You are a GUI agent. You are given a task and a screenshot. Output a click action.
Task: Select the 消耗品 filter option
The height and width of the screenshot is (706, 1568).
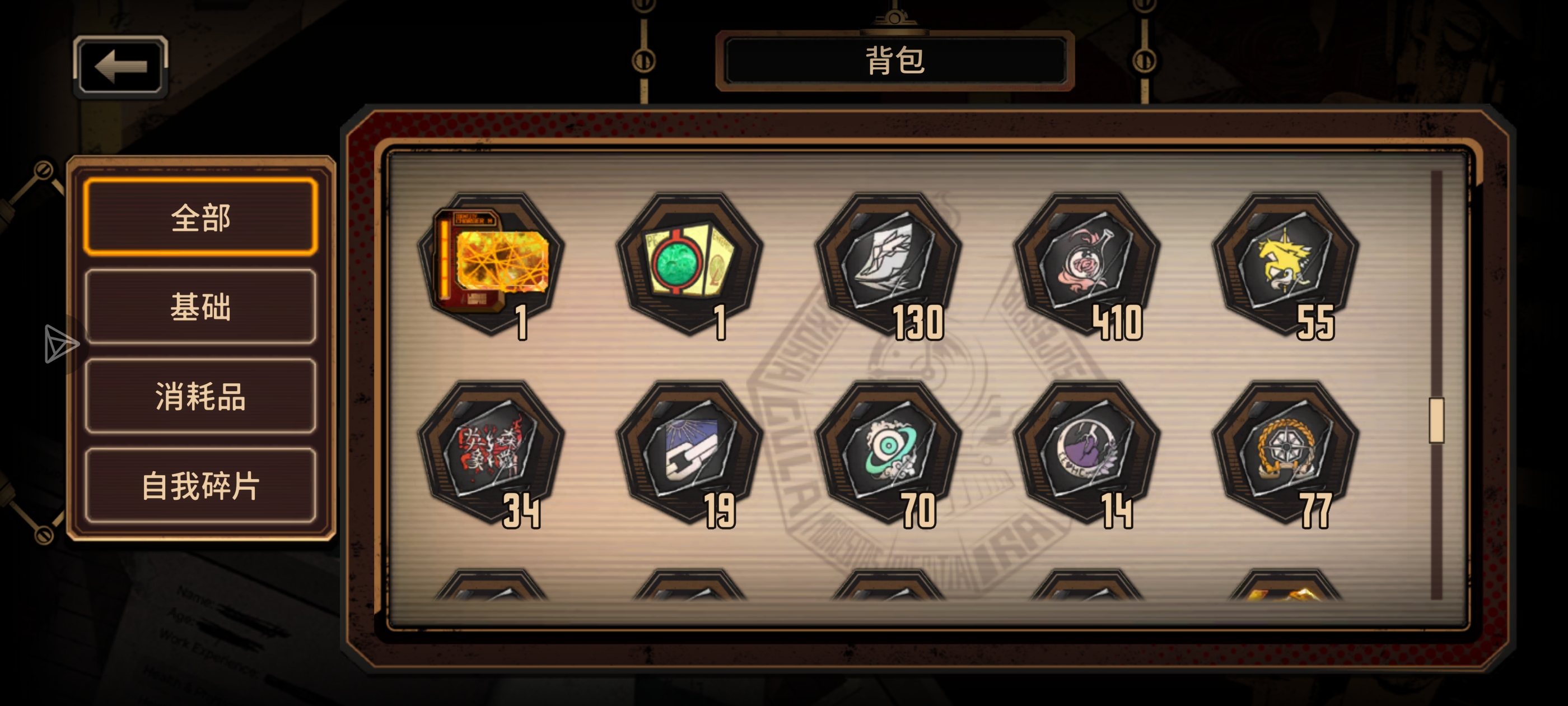201,397
